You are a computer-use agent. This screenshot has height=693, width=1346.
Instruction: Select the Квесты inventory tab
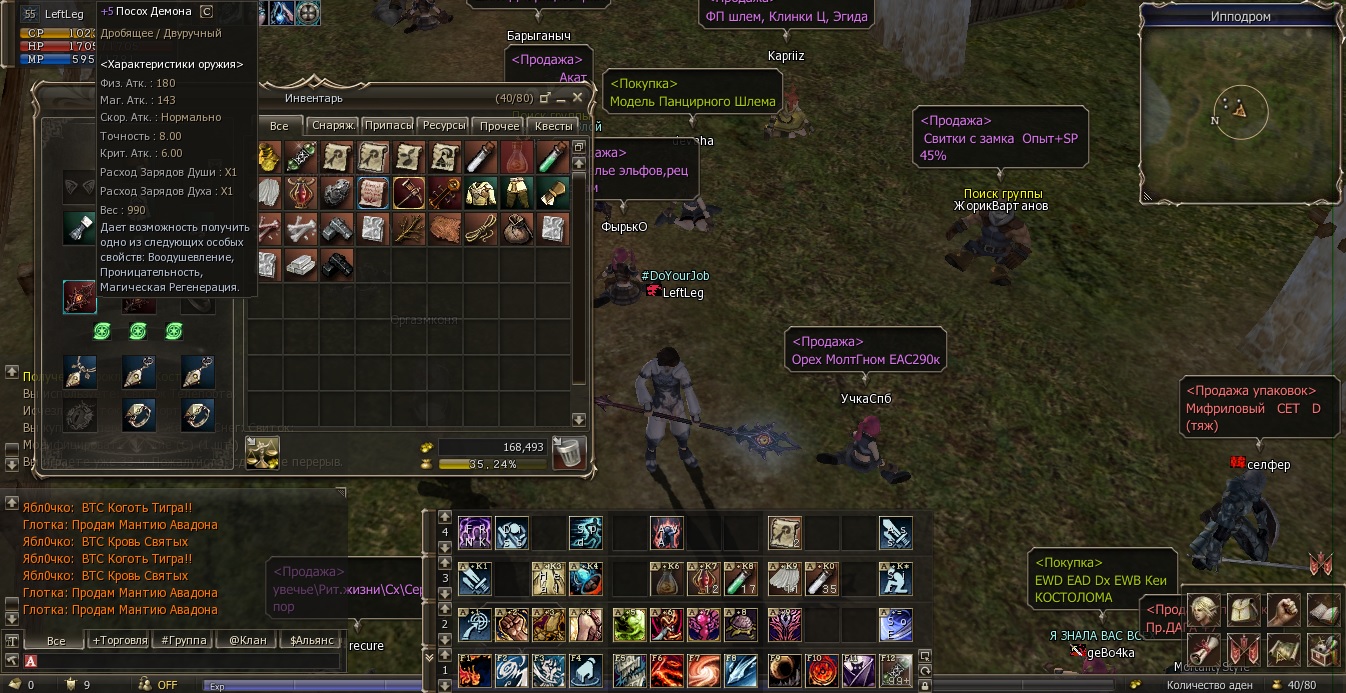[553, 126]
